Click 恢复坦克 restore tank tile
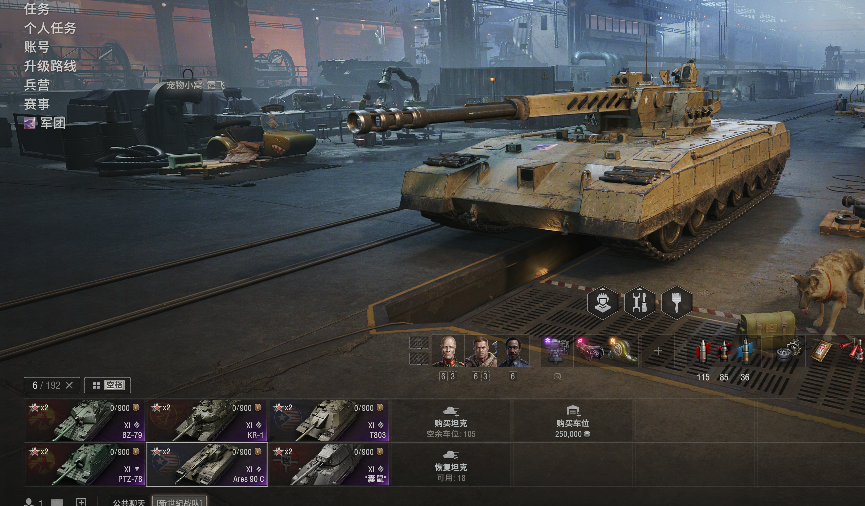The width and height of the screenshot is (865, 506). pyautogui.click(x=451, y=464)
